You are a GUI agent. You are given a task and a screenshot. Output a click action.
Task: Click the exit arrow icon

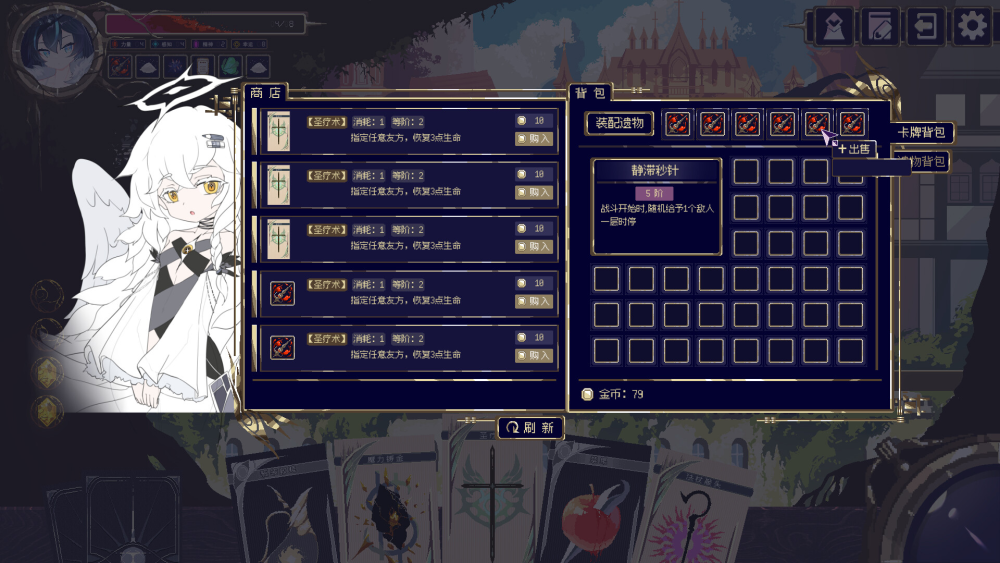point(926,27)
